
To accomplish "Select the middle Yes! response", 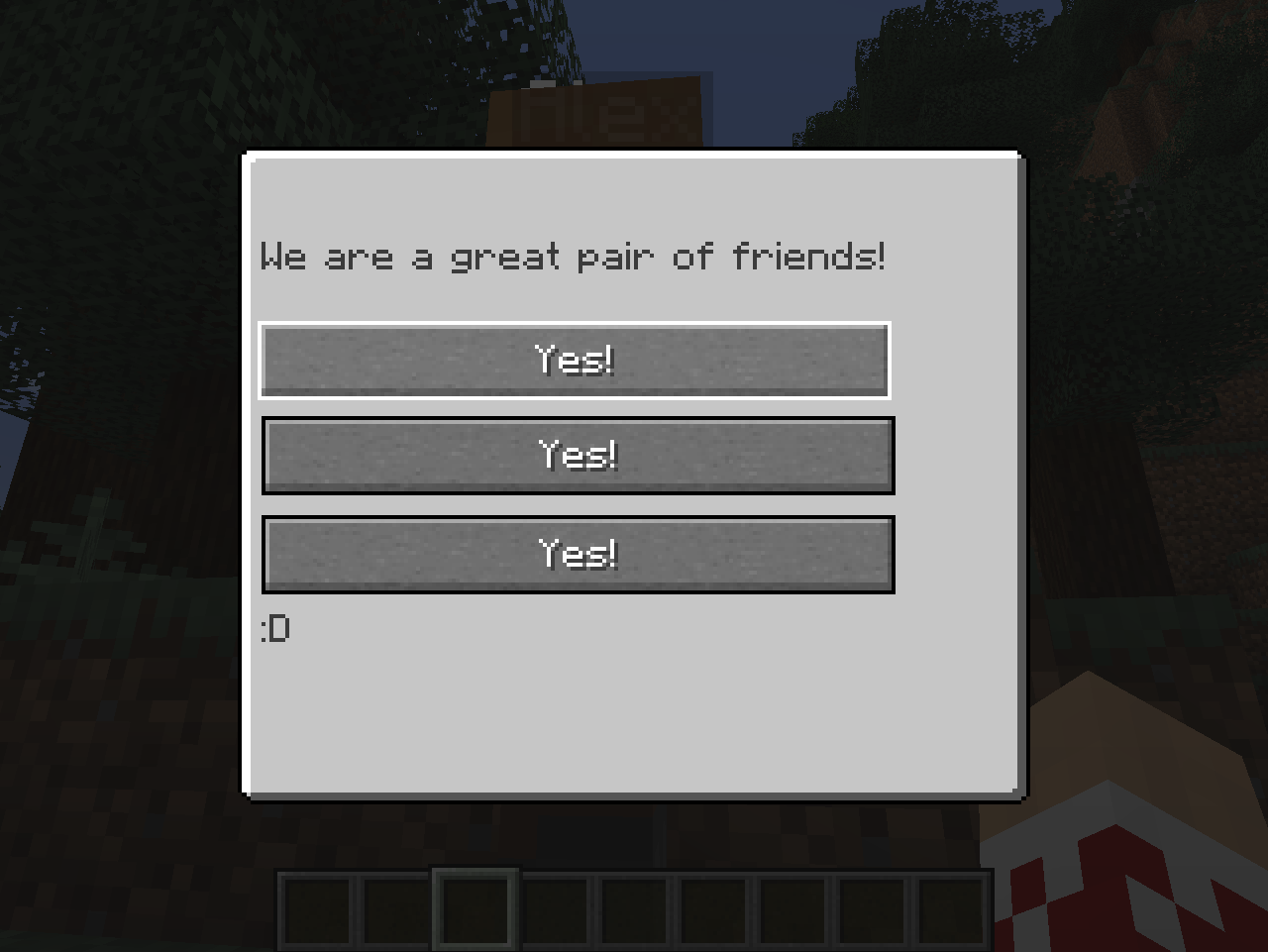I will point(578,455).
